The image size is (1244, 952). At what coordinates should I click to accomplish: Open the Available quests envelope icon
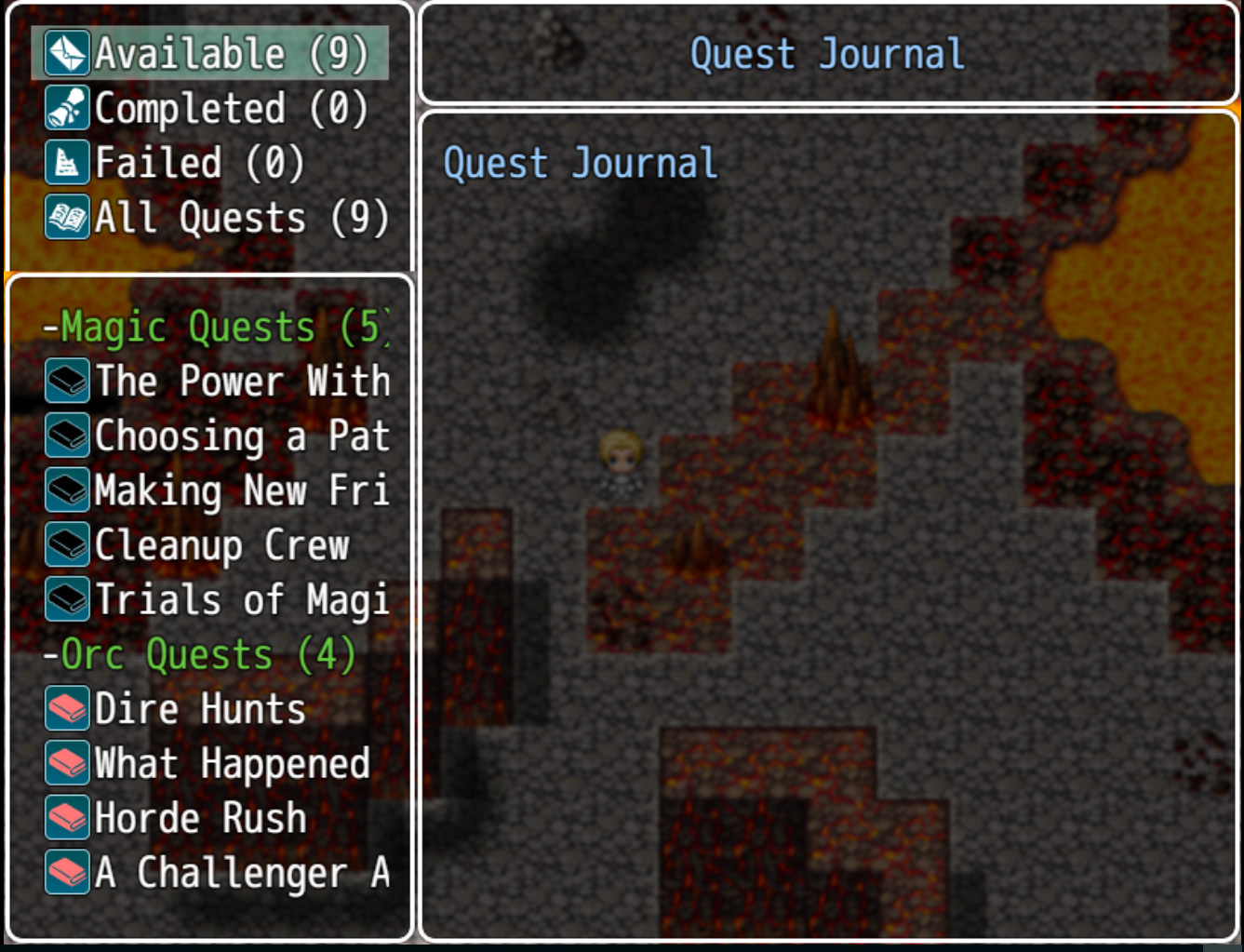click(65, 54)
